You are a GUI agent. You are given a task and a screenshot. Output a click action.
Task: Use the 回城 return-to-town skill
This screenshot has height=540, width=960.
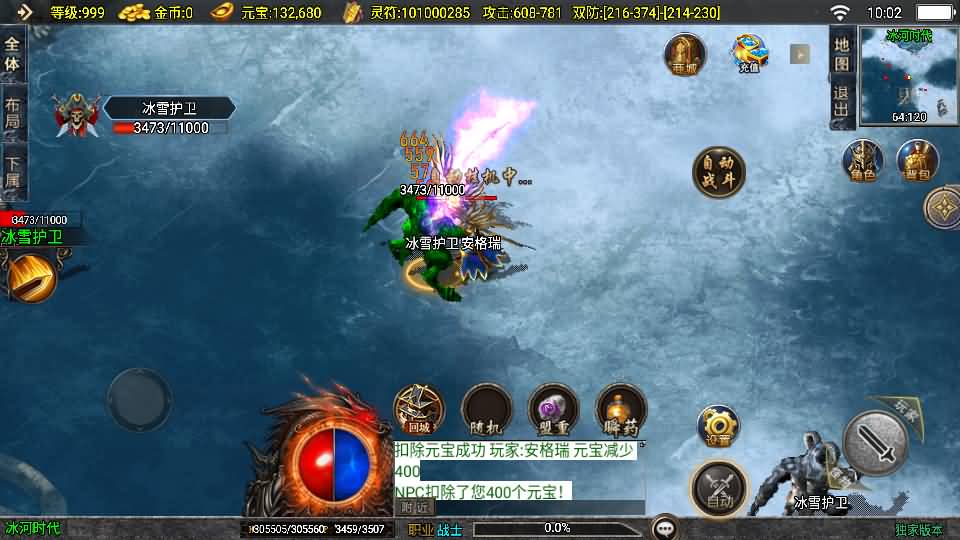tap(418, 410)
